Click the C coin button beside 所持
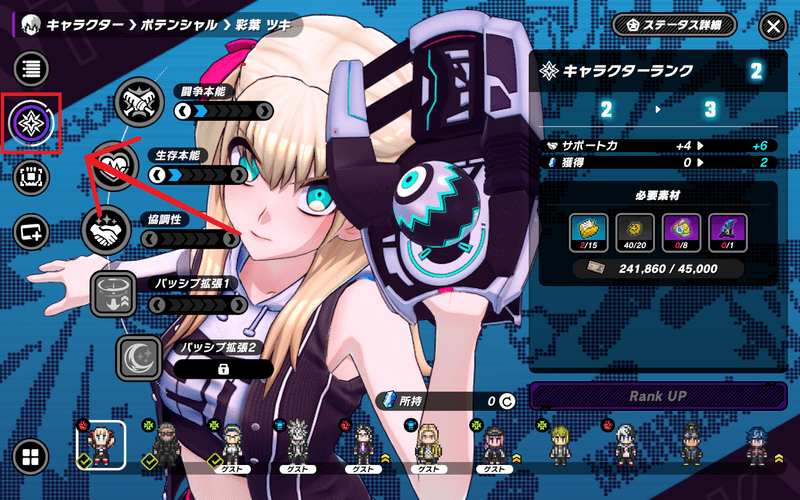800x500 pixels. coord(506,402)
